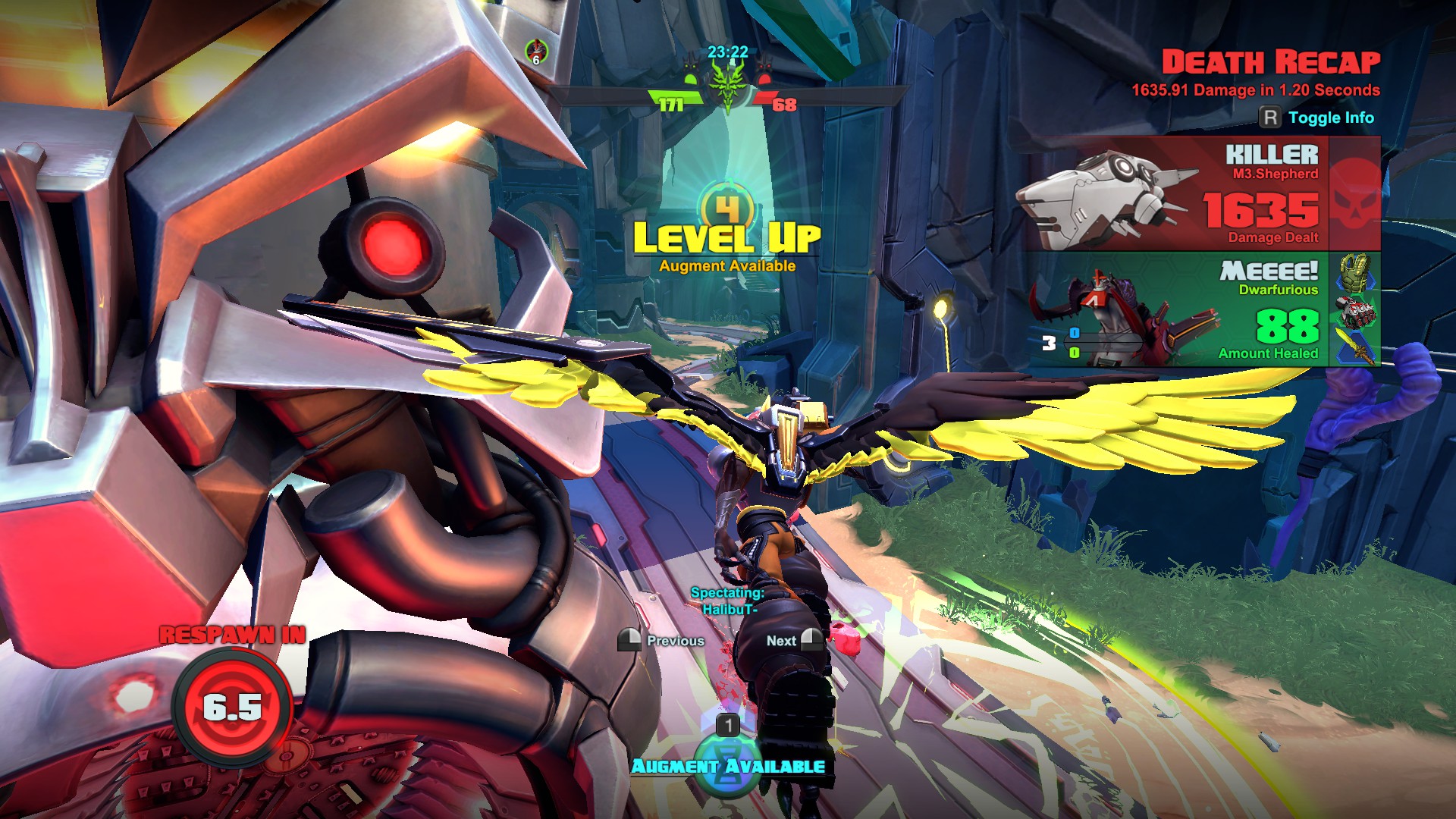Inspect the green chest armor gear icon

click(1355, 271)
